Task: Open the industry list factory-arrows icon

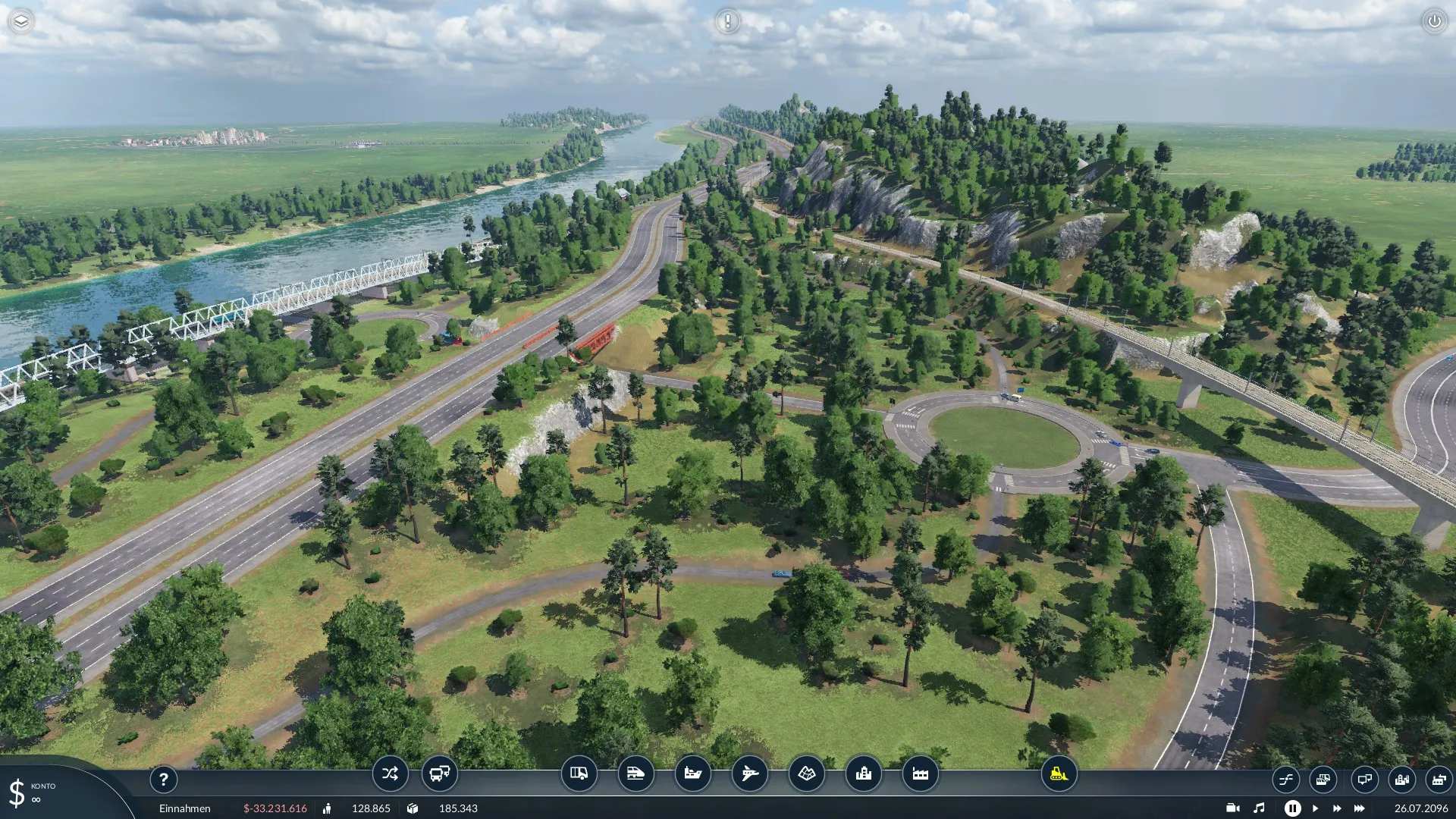Action: [1439, 779]
